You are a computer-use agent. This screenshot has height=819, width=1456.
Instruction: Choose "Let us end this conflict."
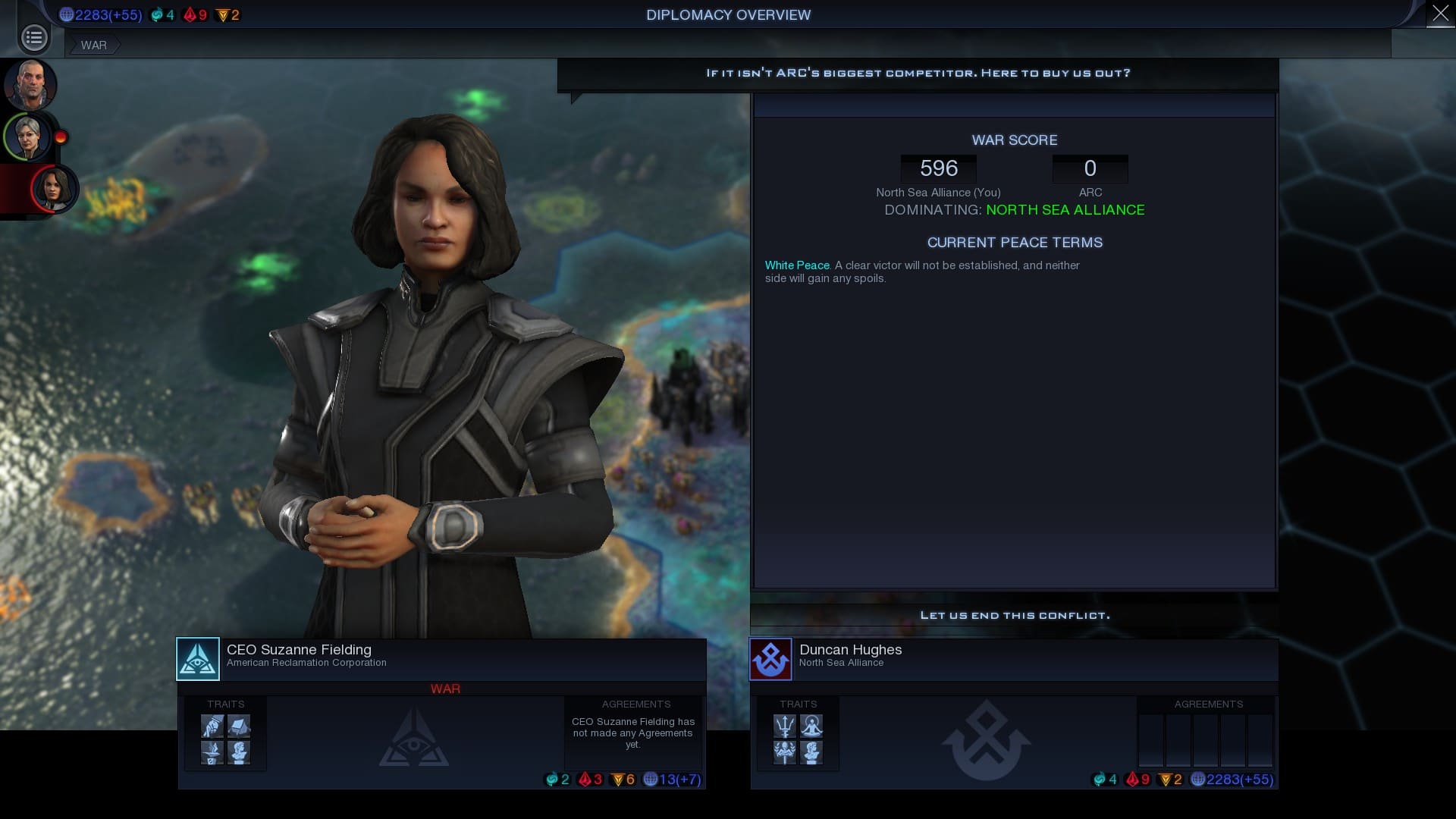tap(1014, 615)
